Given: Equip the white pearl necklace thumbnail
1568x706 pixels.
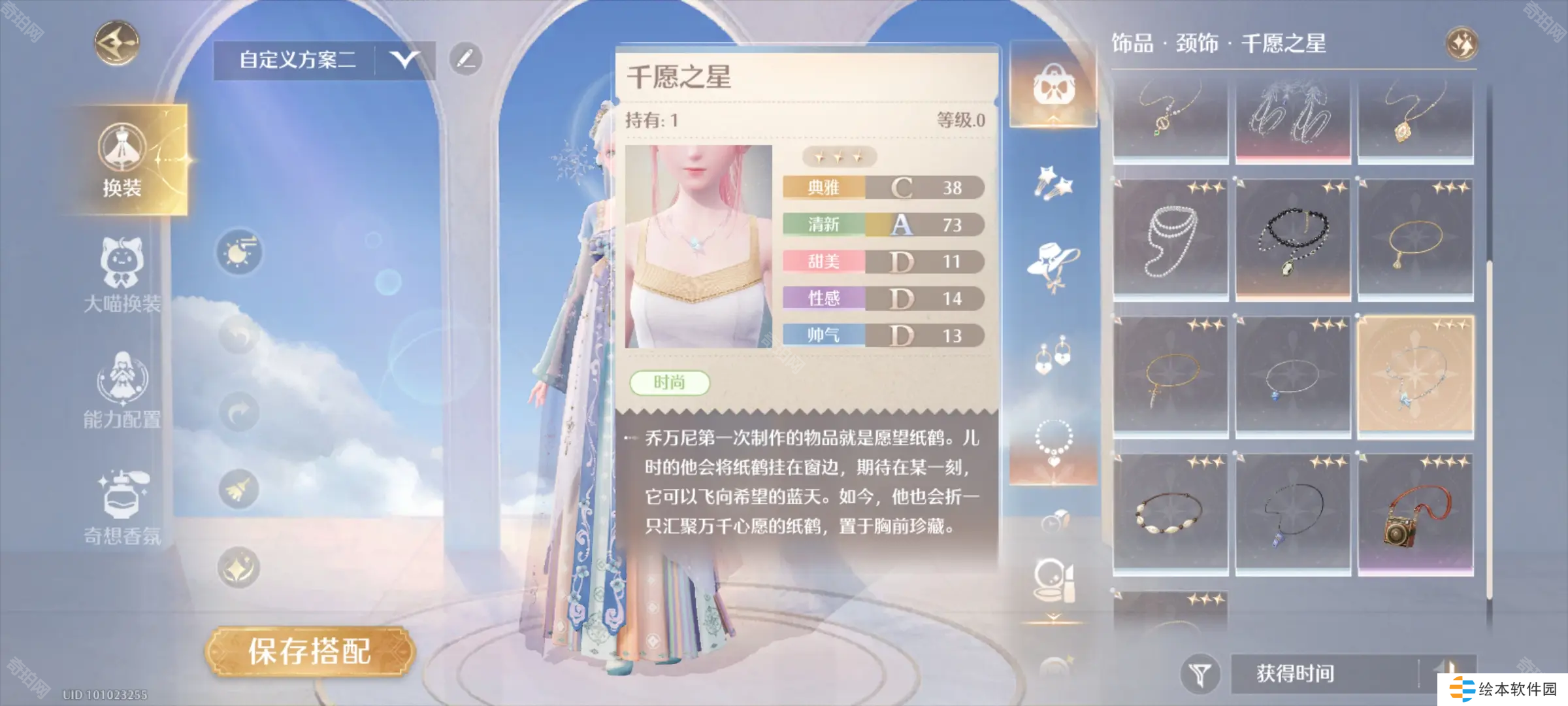Looking at the screenshot, I should point(1170,240).
